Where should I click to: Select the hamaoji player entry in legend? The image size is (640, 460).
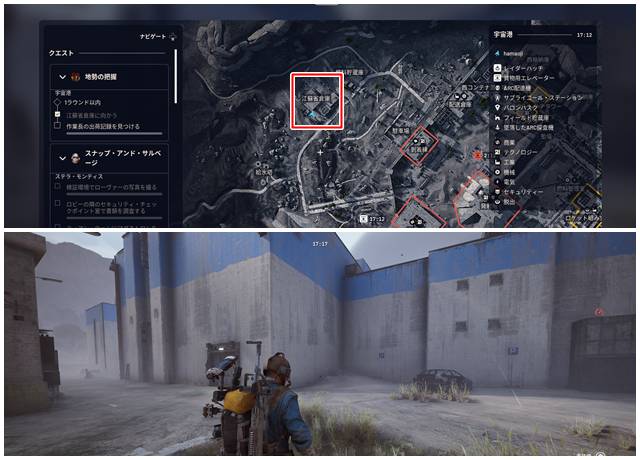[x=516, y=51]
